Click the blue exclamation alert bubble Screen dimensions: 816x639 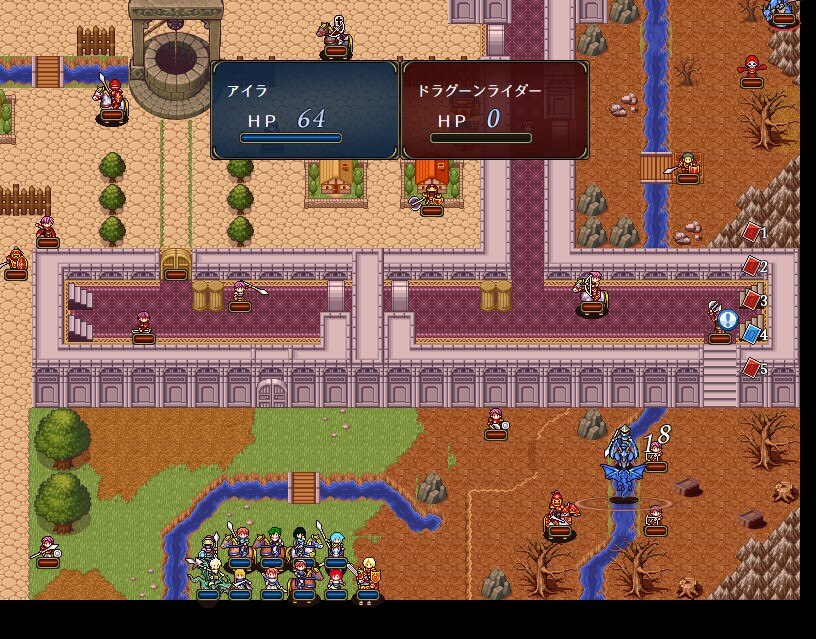tap(727, 320)
